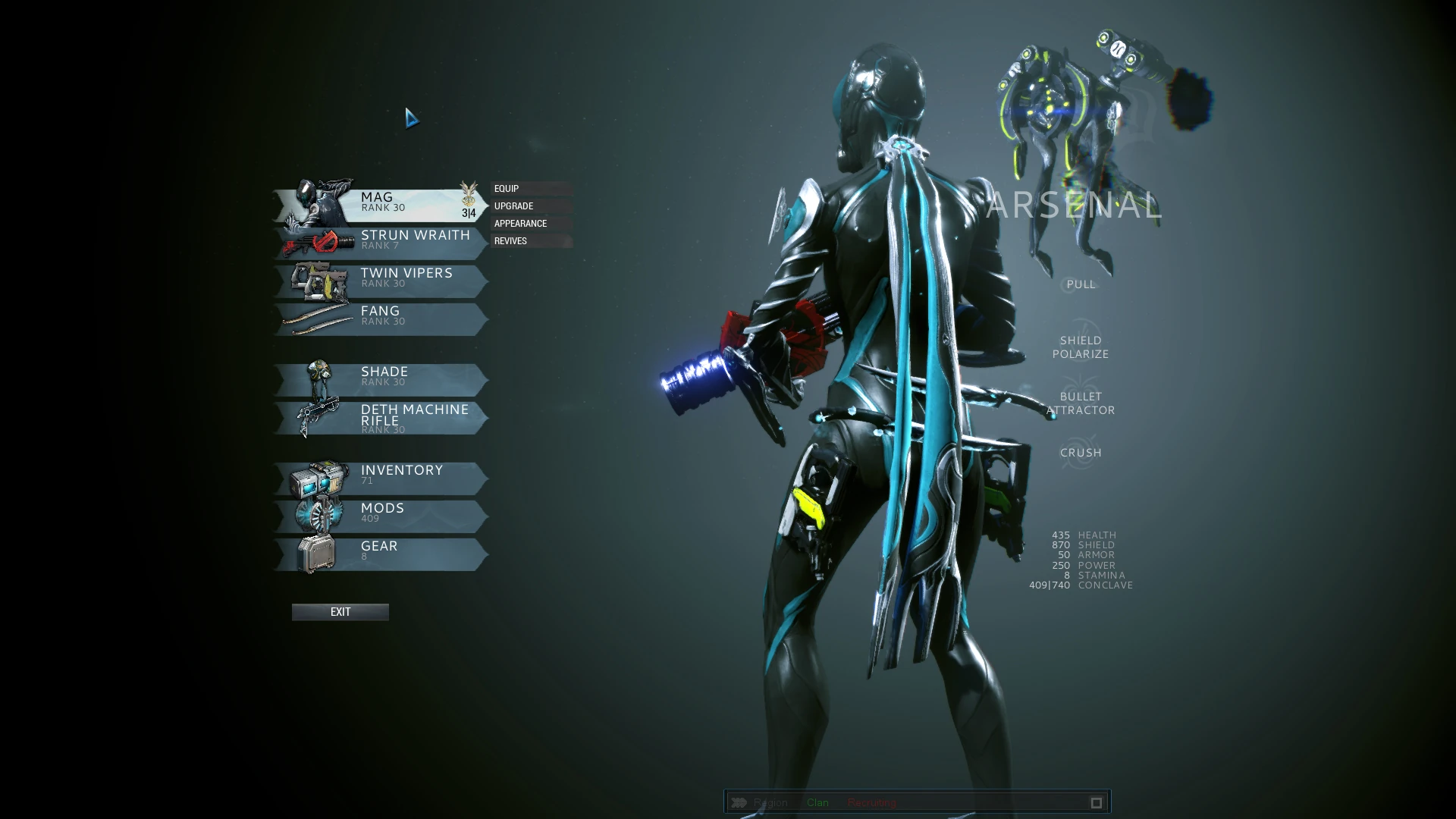Image resolution: width=1456 pixels, height=819 pixels.
Task: Switch to the Clan chat tab
Action: 817,802
